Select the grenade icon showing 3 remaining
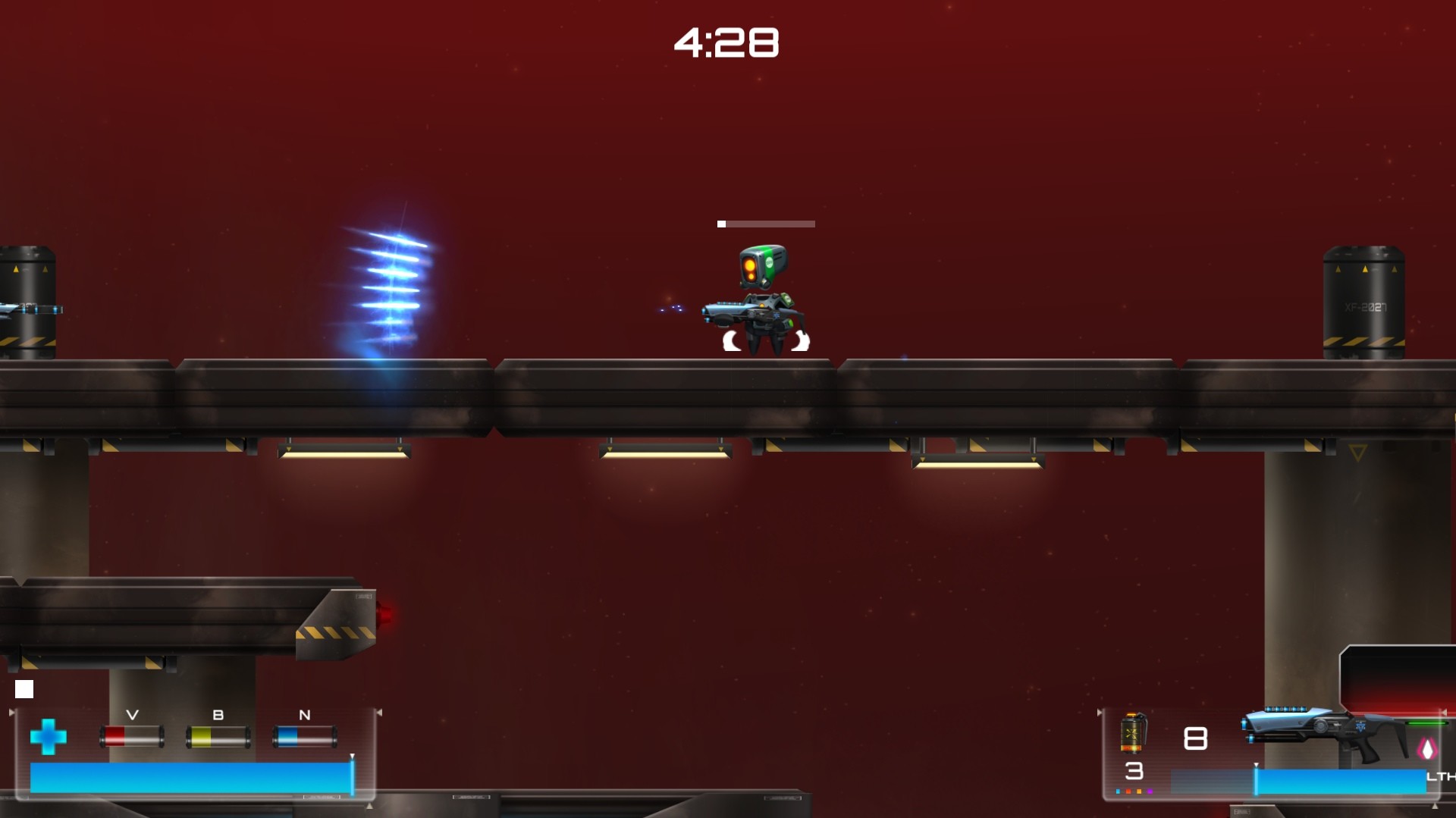1456x818 pixels. 1131,732
